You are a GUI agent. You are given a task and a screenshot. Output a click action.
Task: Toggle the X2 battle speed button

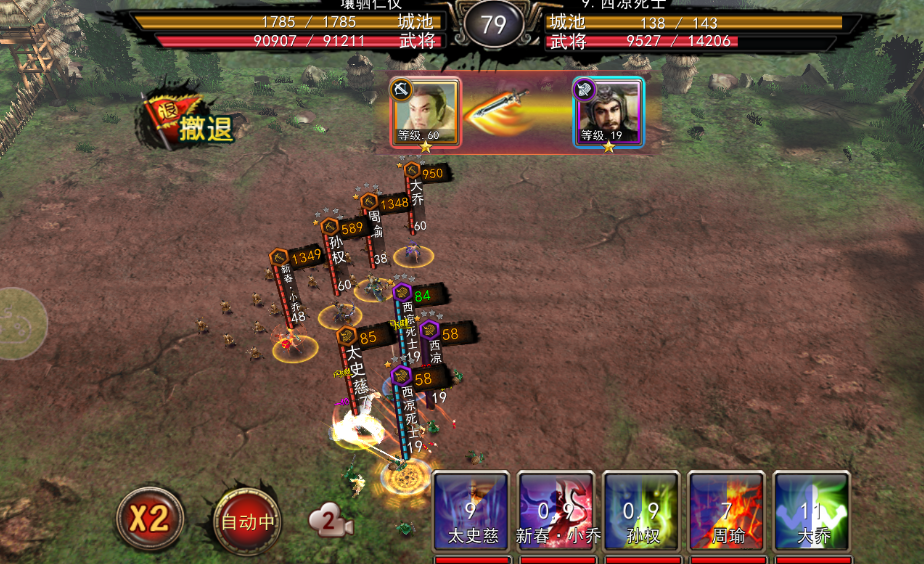(x=149, y=518)
